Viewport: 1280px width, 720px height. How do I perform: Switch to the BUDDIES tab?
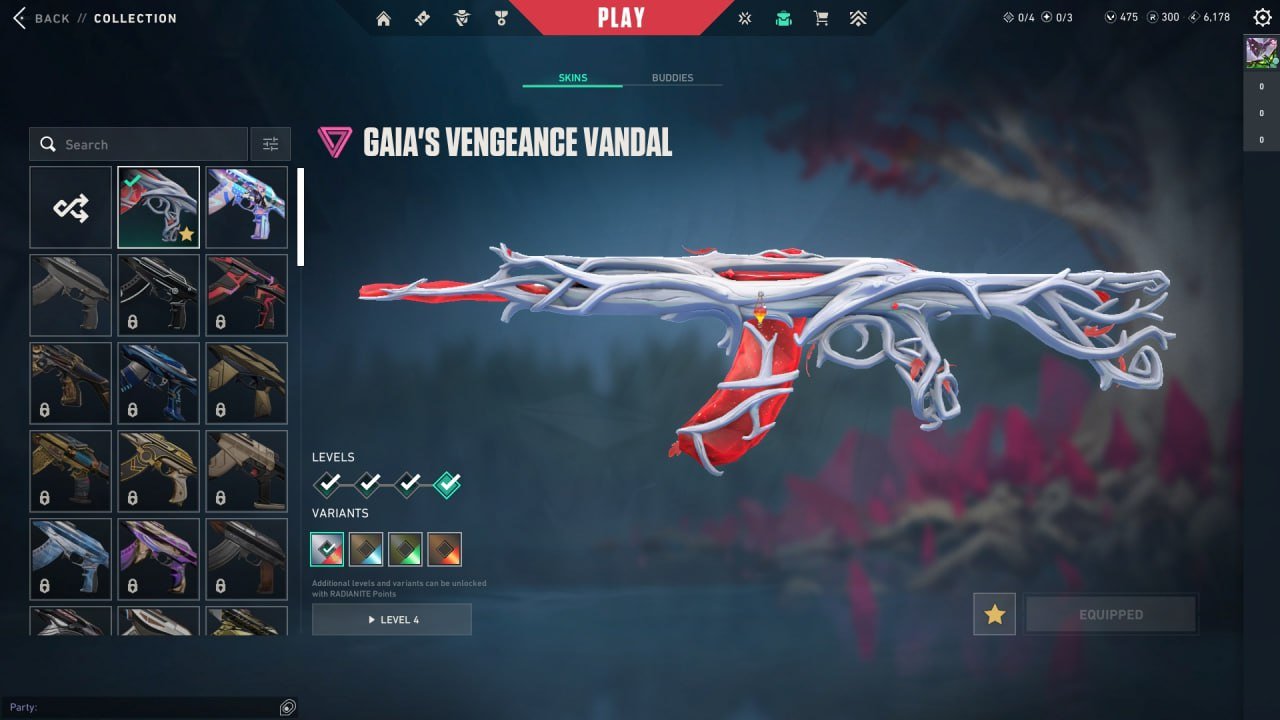coord(674,77)
